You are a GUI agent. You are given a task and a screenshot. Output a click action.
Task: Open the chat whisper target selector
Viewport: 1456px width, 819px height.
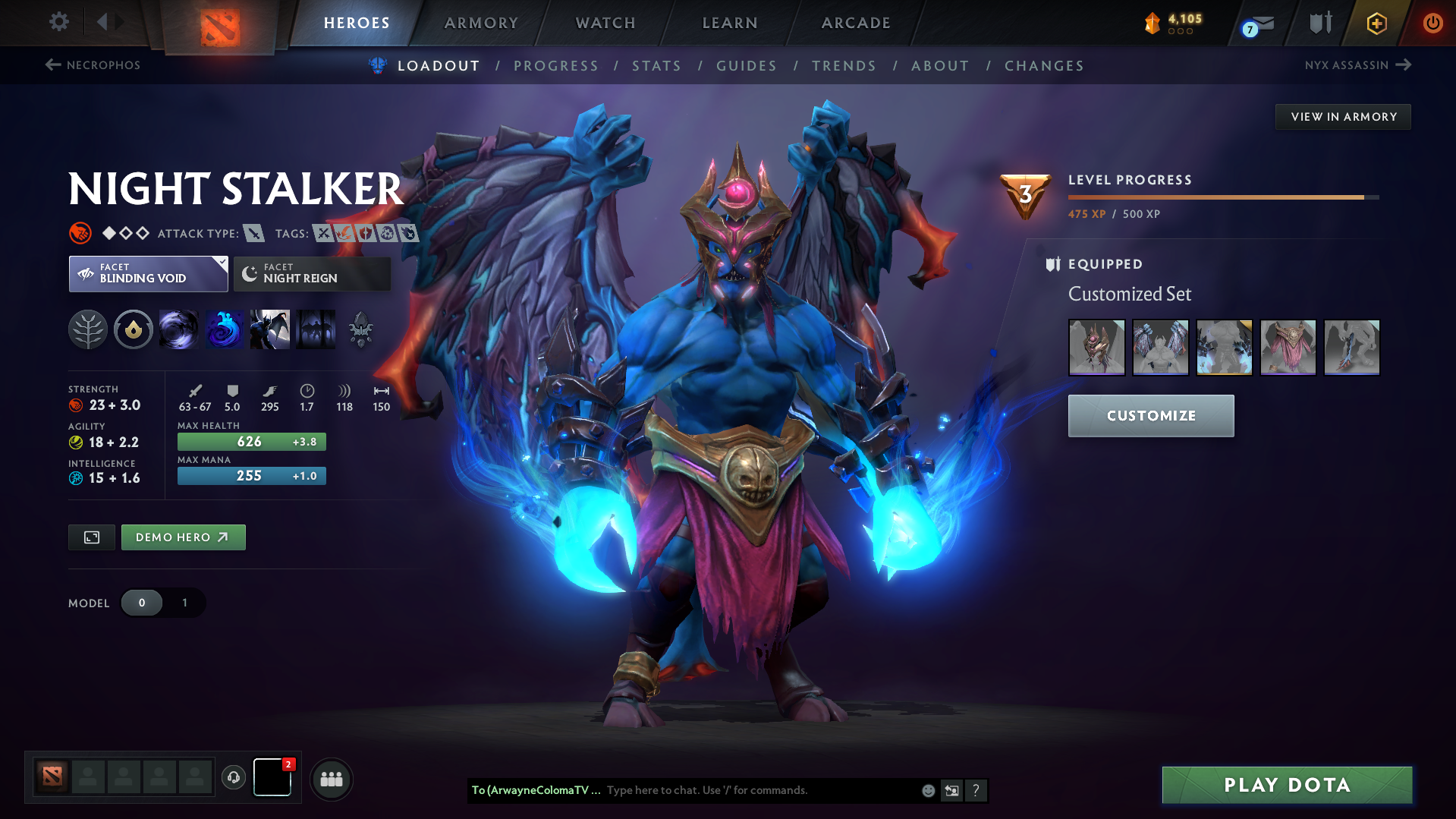[x=536, y=790]
